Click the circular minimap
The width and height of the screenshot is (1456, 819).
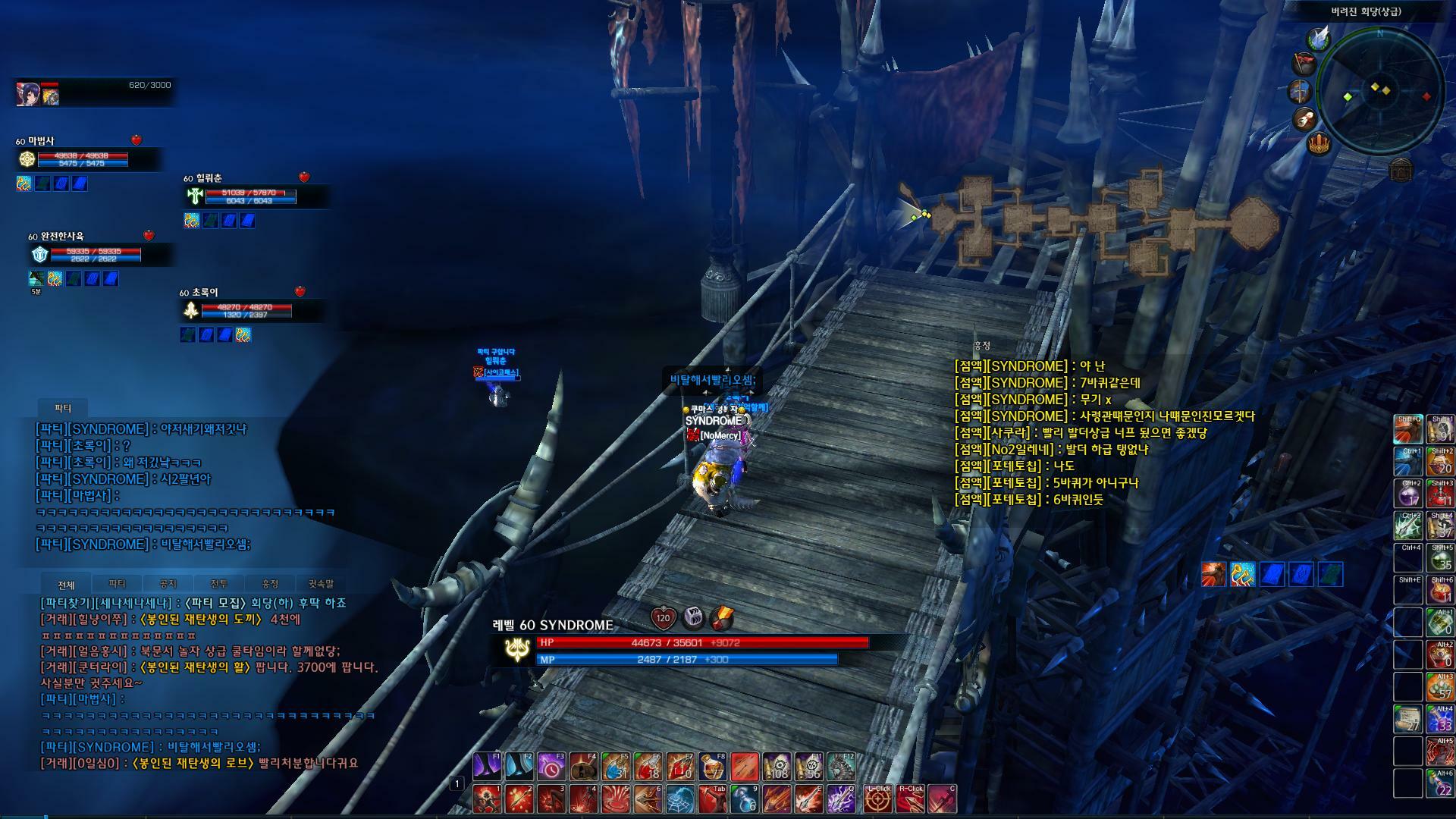1380,91
